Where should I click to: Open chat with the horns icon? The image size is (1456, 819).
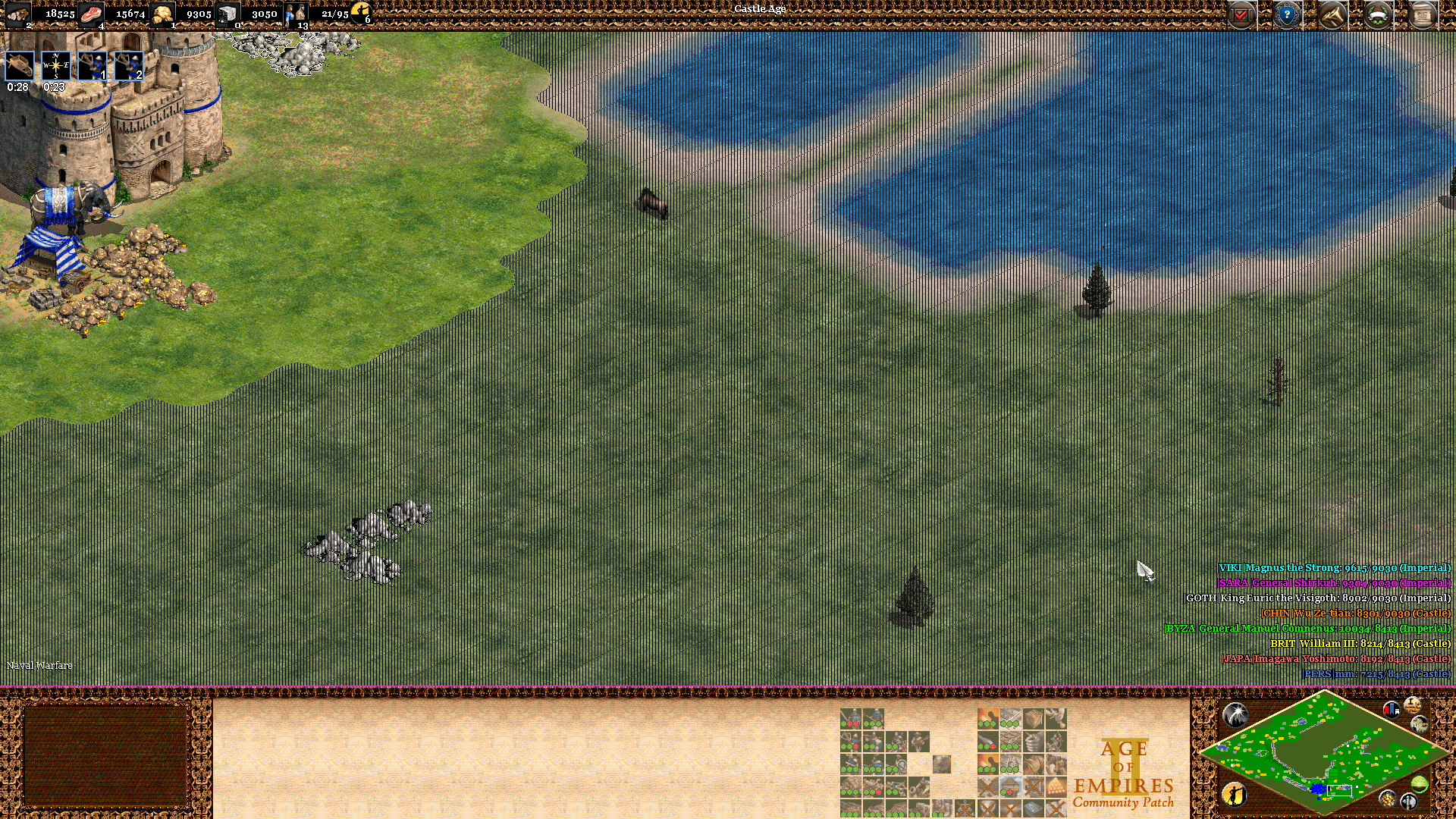click(x=1332, y=14)
